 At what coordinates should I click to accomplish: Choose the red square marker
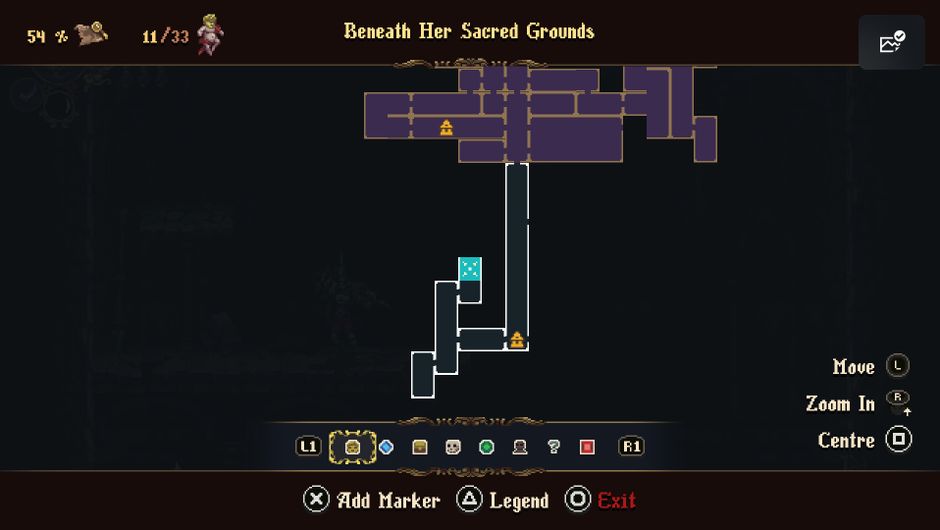pos(587,447)
